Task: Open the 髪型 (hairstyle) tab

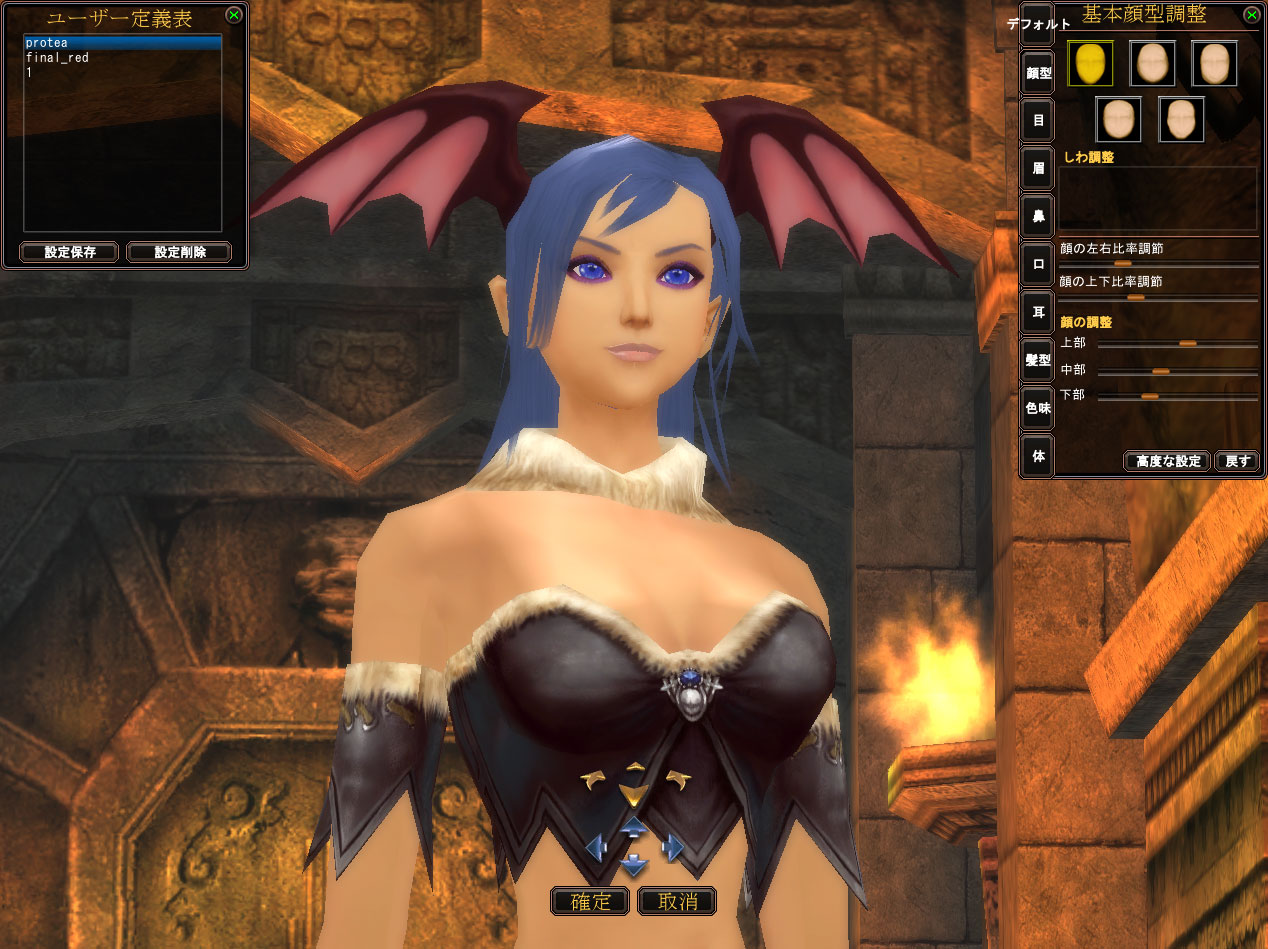Action: pyautogui.click(x=1038, y=360)
